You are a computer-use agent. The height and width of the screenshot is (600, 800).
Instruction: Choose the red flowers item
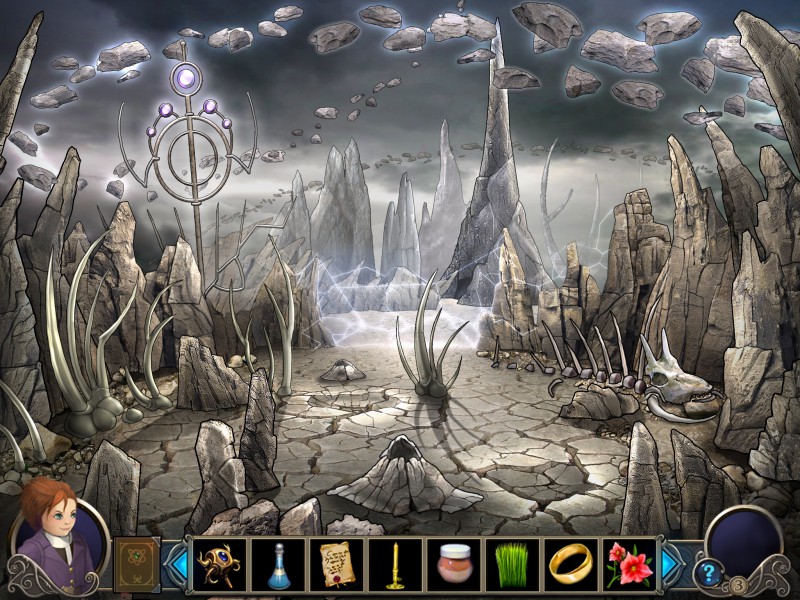click(x=629, y=565)
